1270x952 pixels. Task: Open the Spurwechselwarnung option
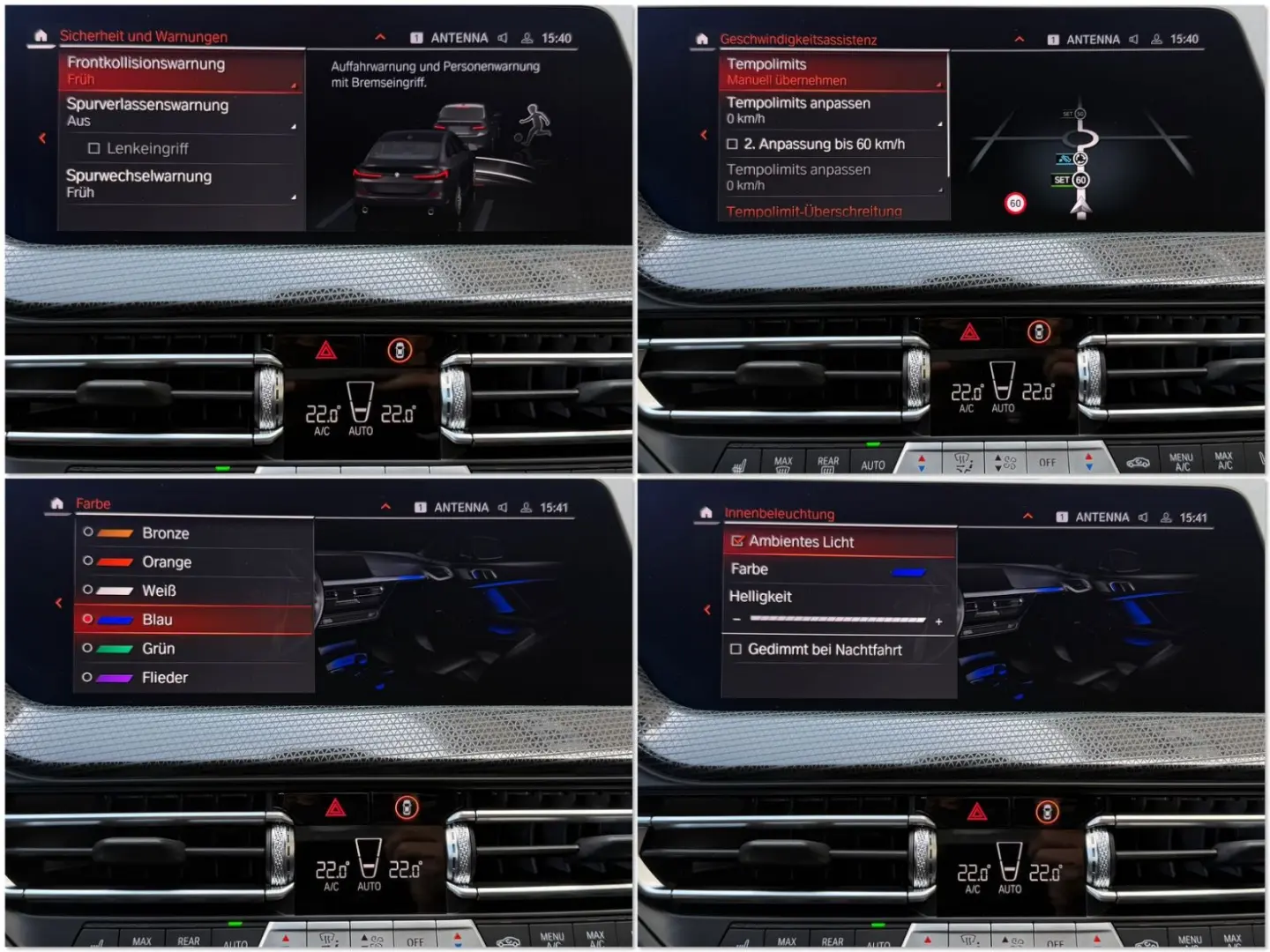[181, 183]
